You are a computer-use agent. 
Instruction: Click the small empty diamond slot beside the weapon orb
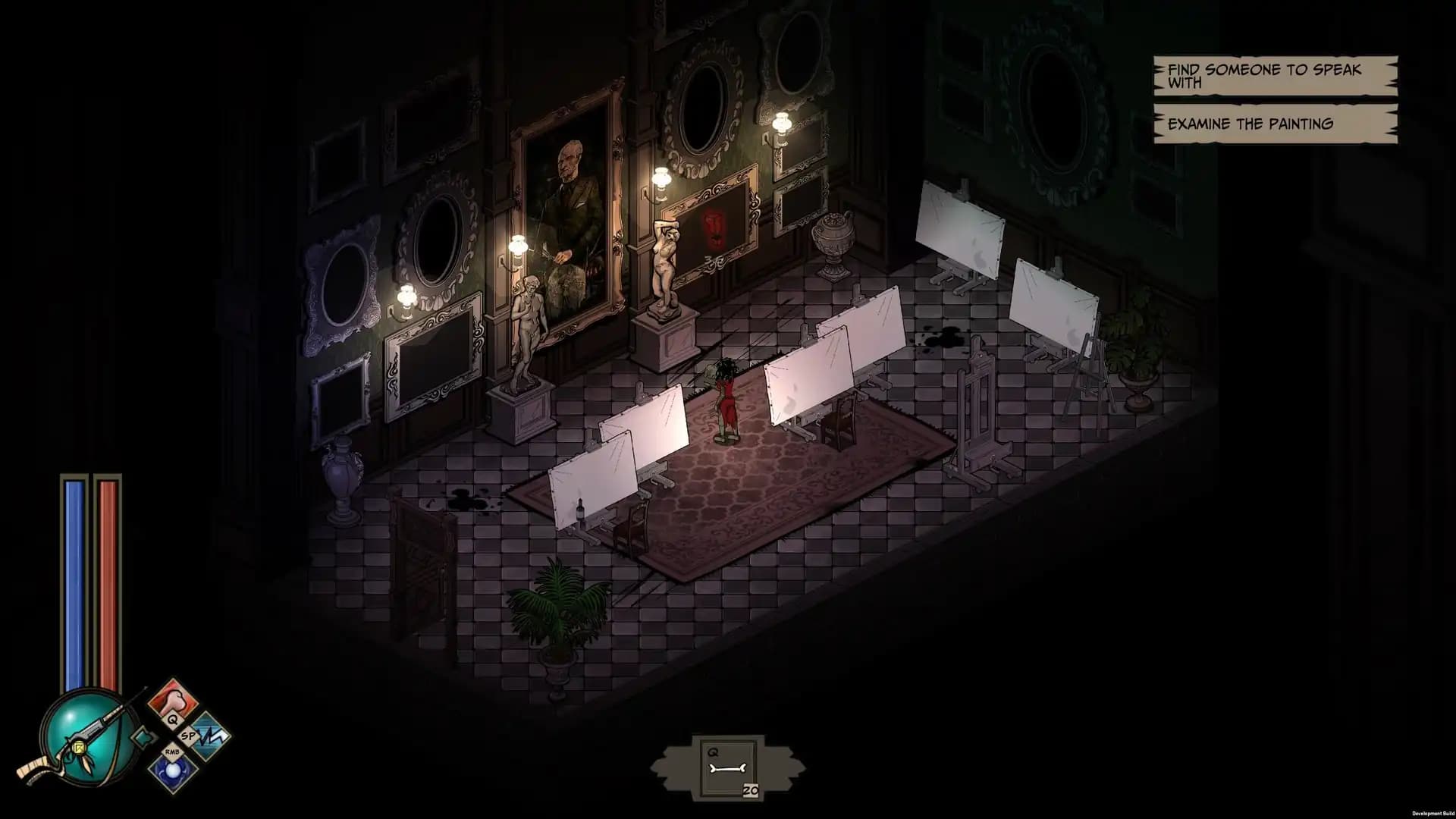tap(144, 738)
